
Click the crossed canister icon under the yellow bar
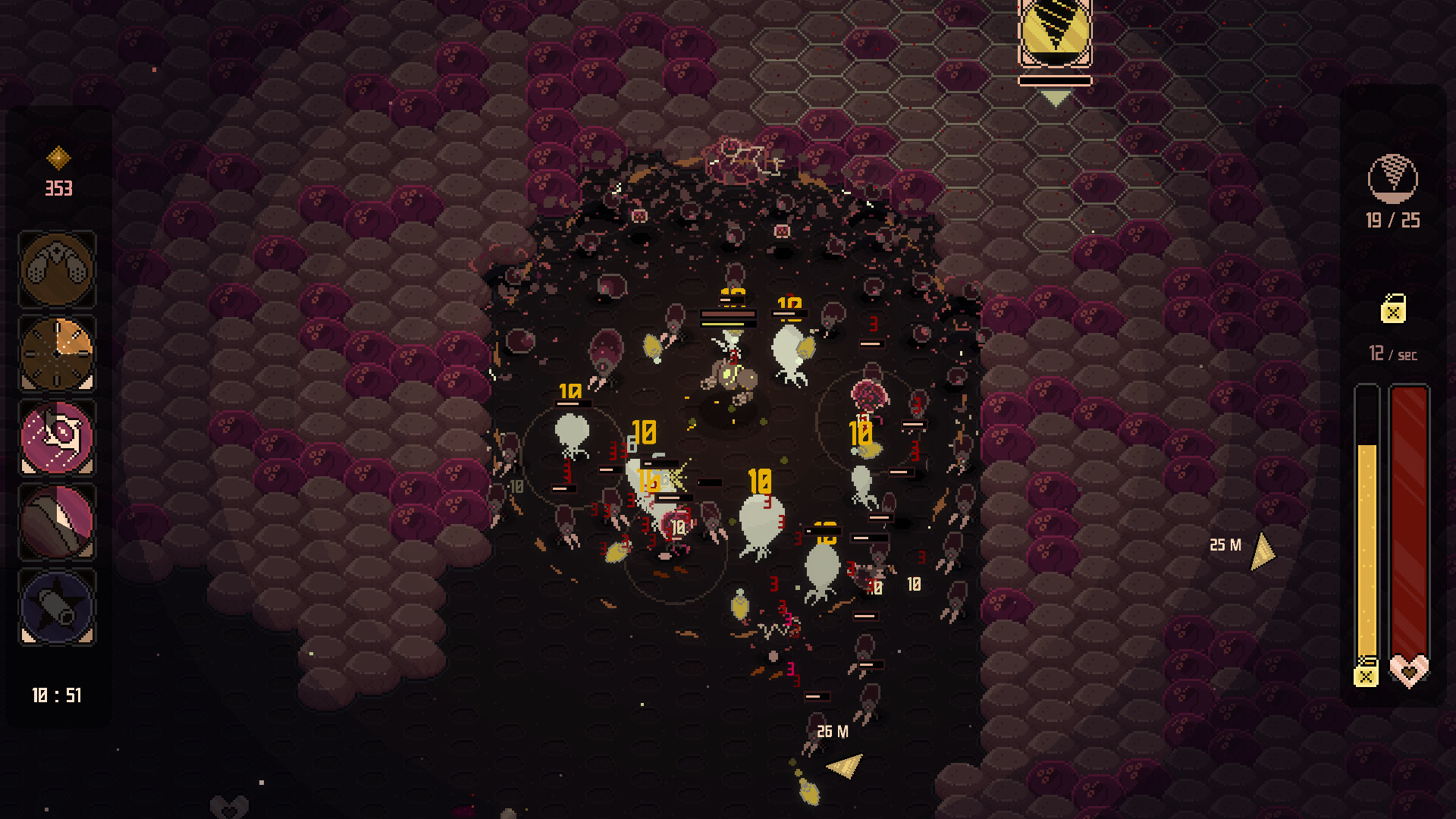[x=1368, y=673]
